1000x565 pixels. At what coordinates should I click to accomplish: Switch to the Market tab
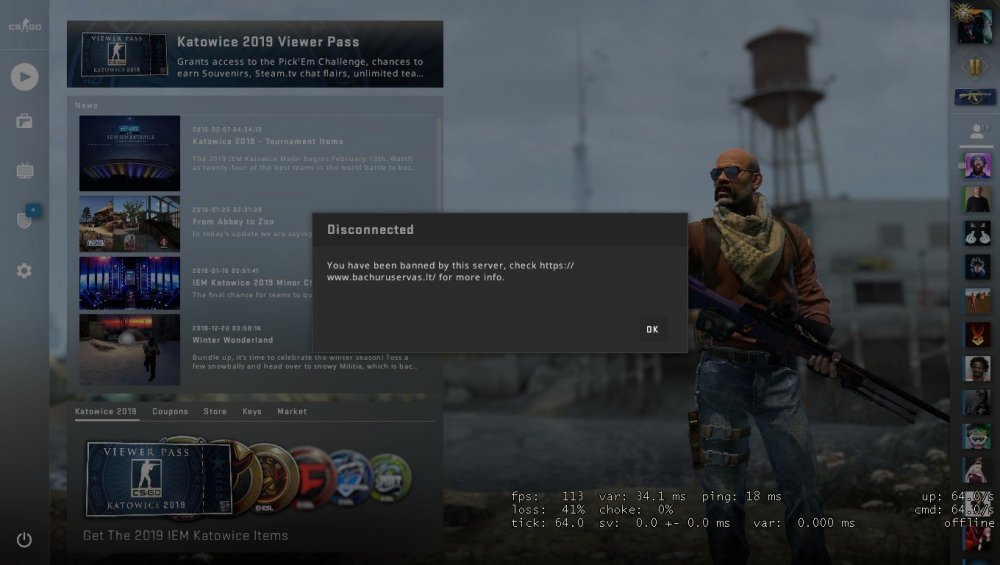click(292, 411)
